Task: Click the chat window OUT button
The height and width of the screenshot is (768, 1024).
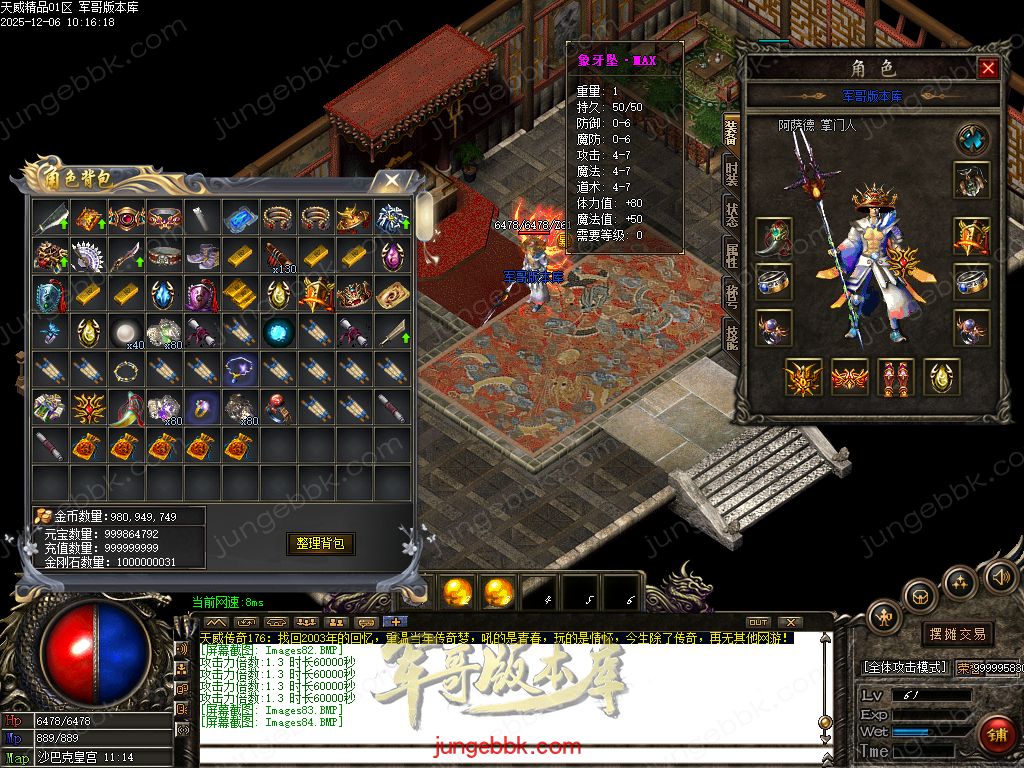Action: [x=758, y=622]
